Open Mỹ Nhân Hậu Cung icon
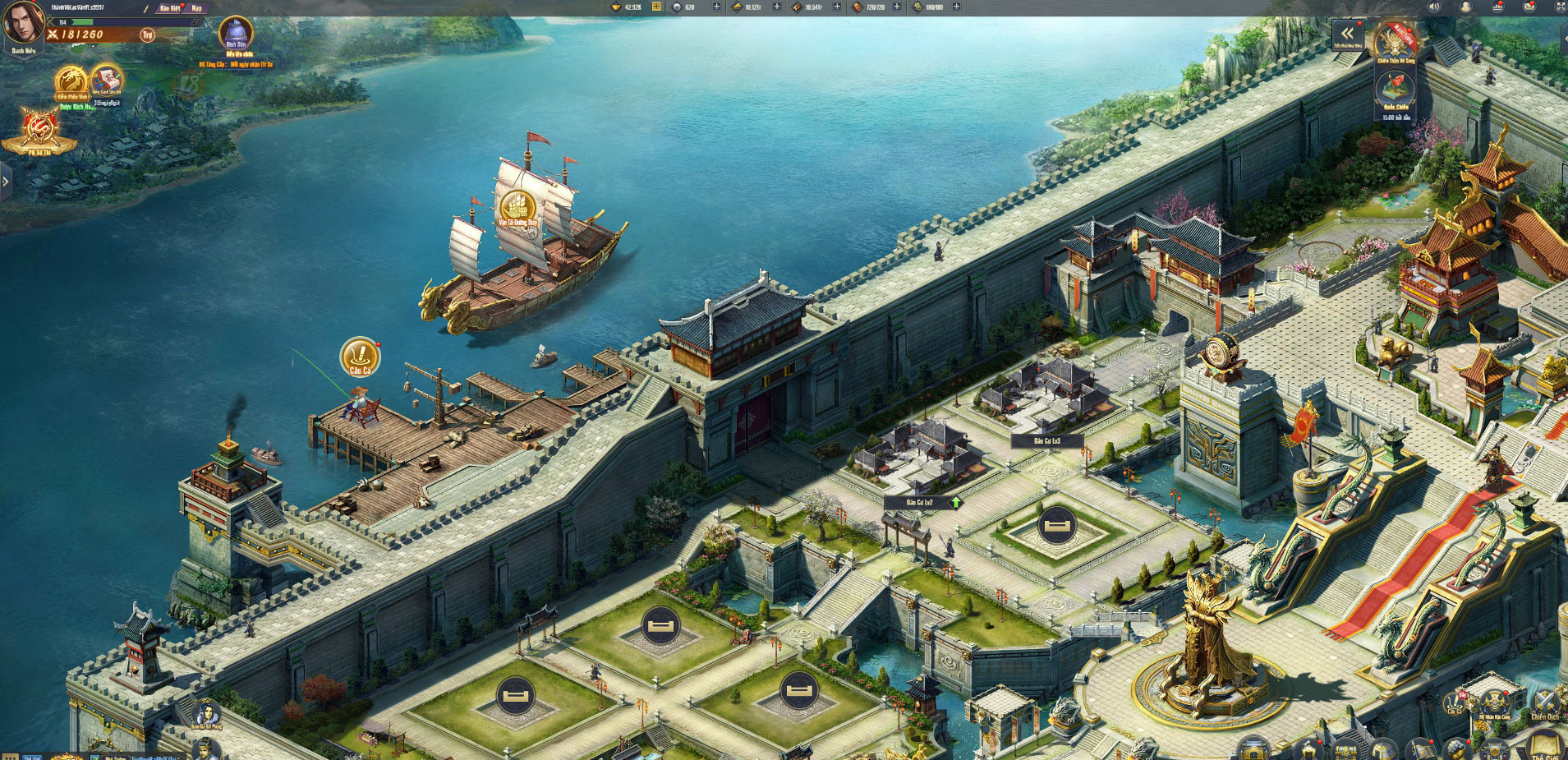This screenshot has width=1568, height=760. (1495, 702)
